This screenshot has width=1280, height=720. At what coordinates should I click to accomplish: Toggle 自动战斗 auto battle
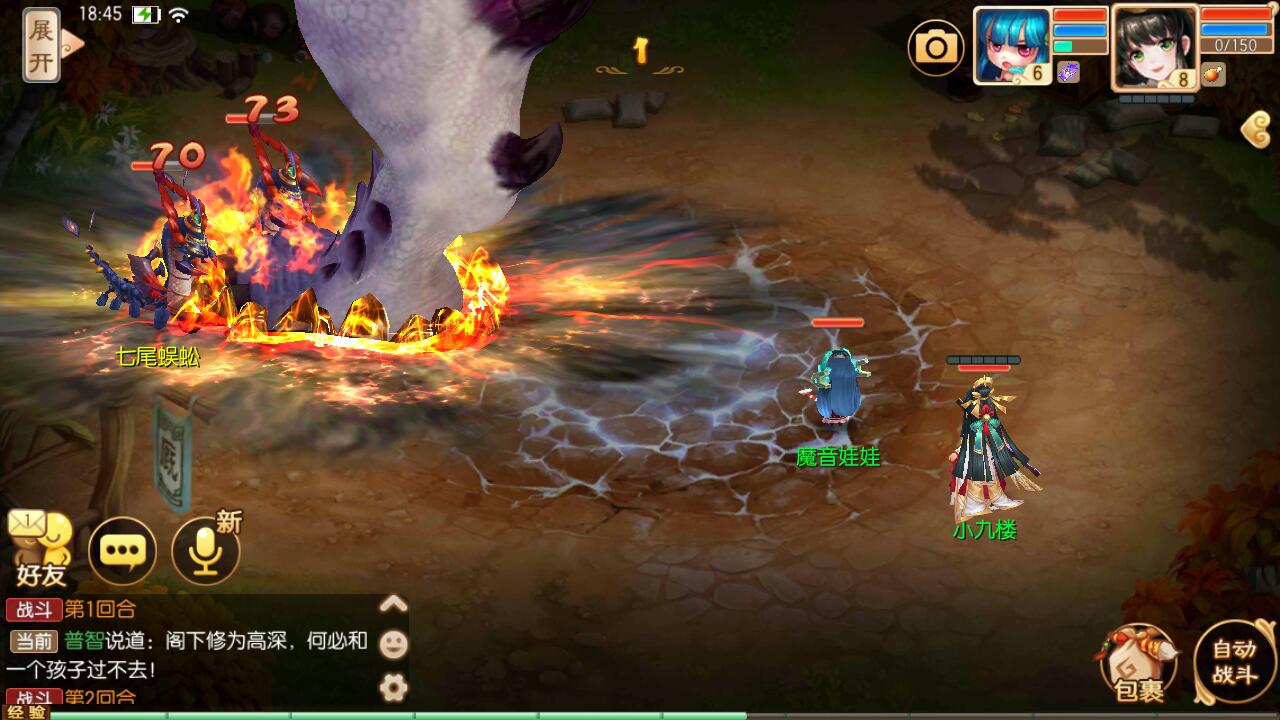point(1234,662)
